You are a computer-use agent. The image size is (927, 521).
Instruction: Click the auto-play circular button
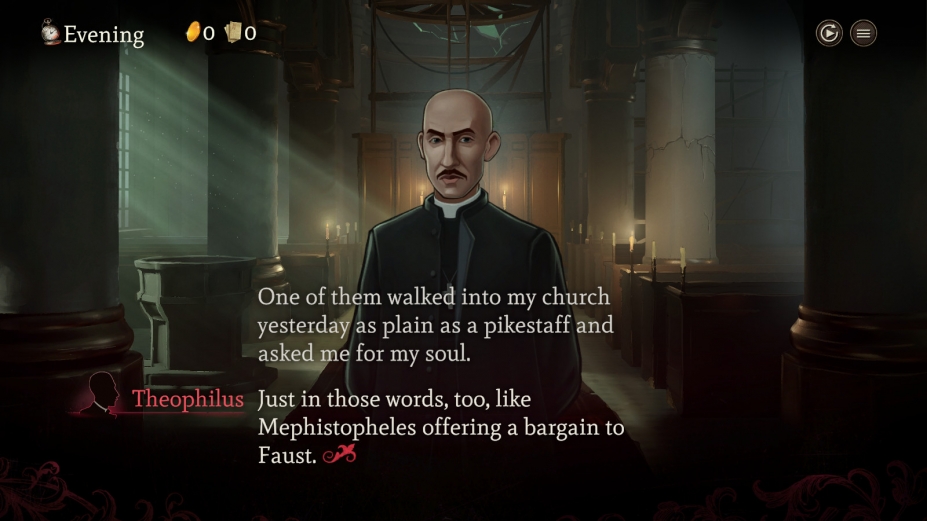tap(829, 33)
